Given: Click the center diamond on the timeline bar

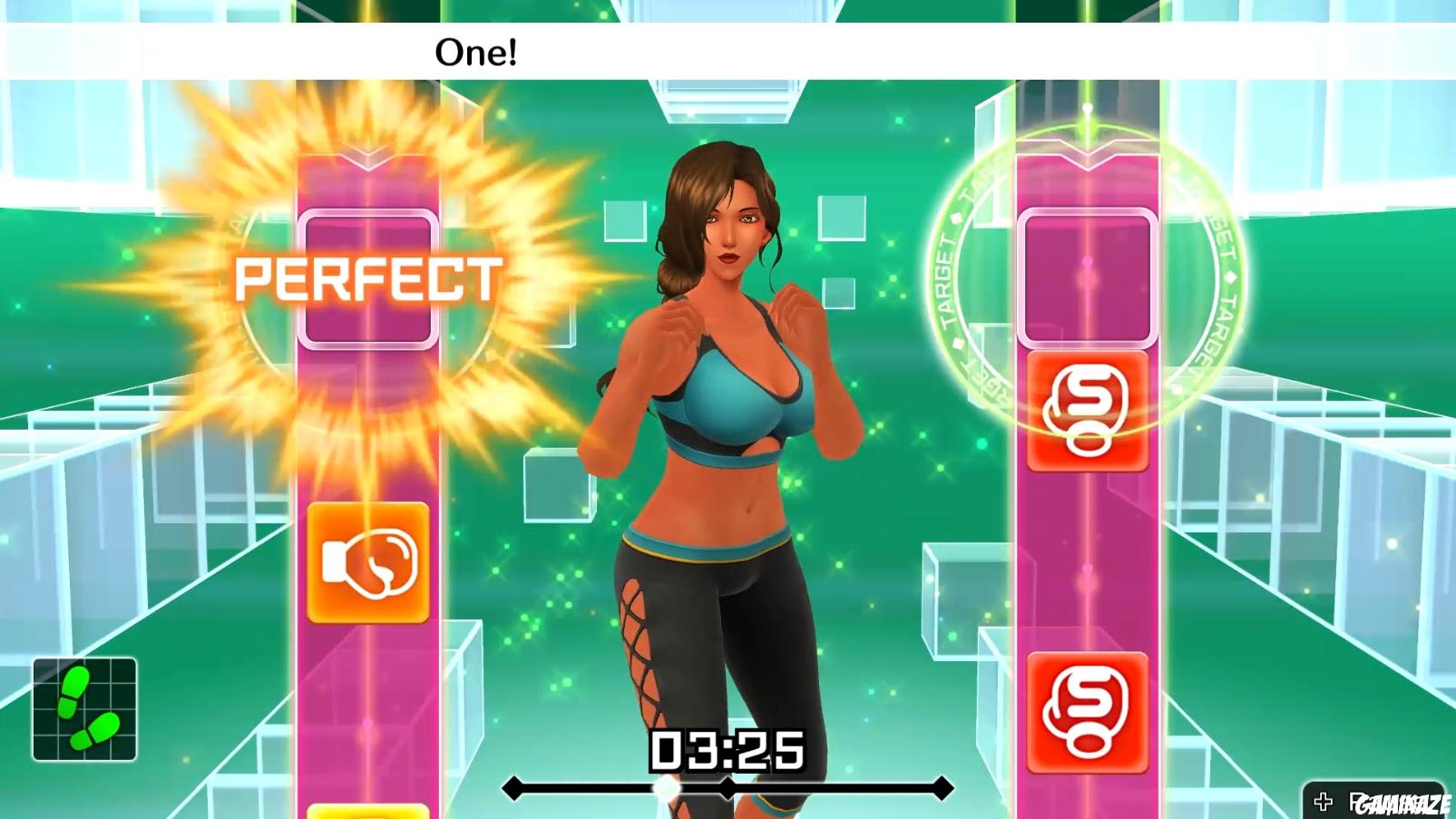Looking at the screenshot, I should (728, 787).
